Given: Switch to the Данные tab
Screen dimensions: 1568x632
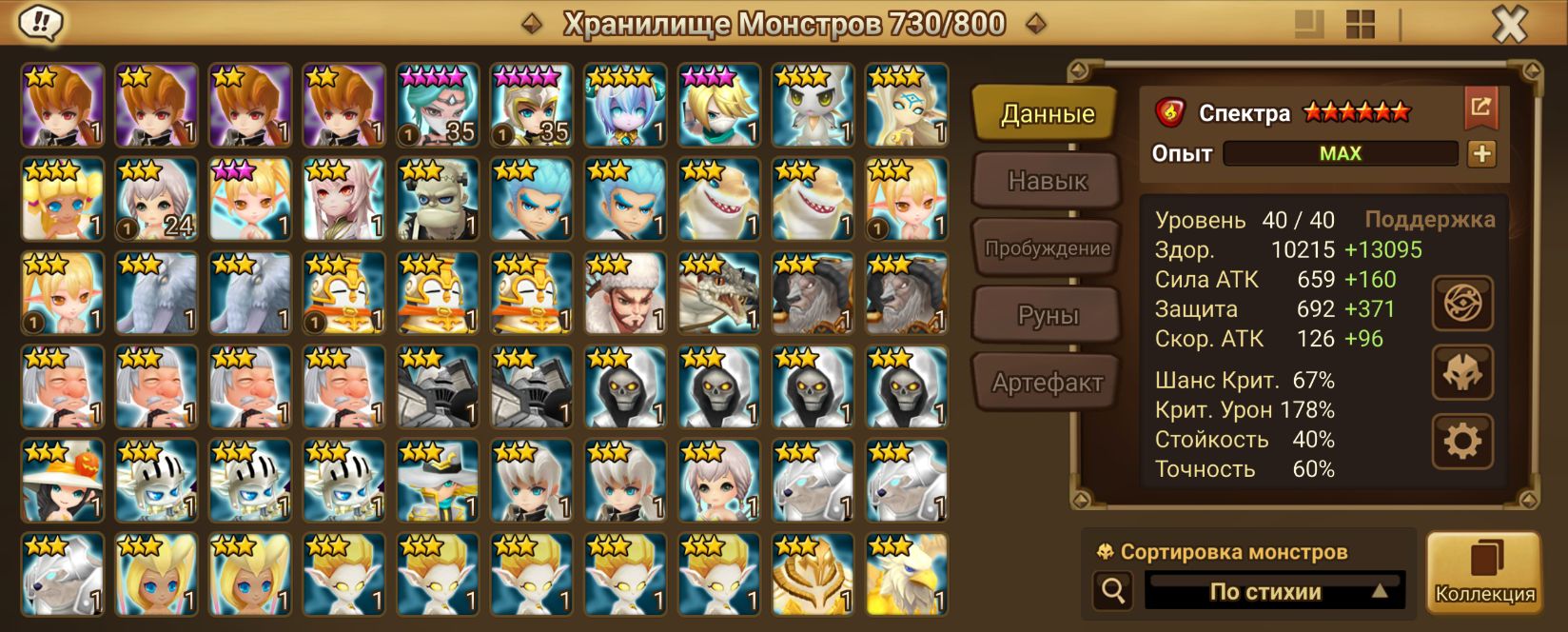Looking at the screenshot, I should 1047,114.
